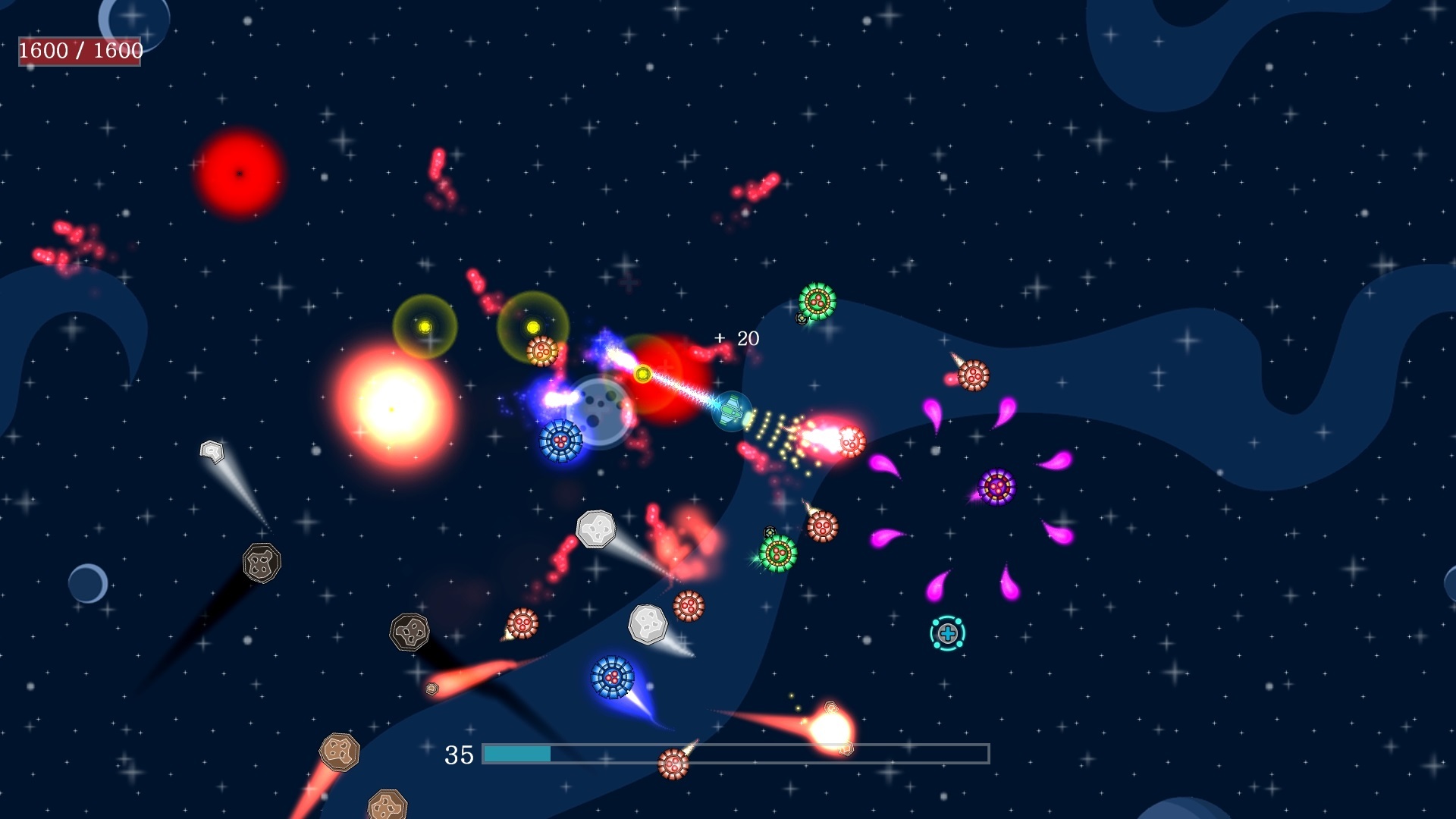Click the player spaceship in the center
The image size is (1456, 819).
click(730, 409)
